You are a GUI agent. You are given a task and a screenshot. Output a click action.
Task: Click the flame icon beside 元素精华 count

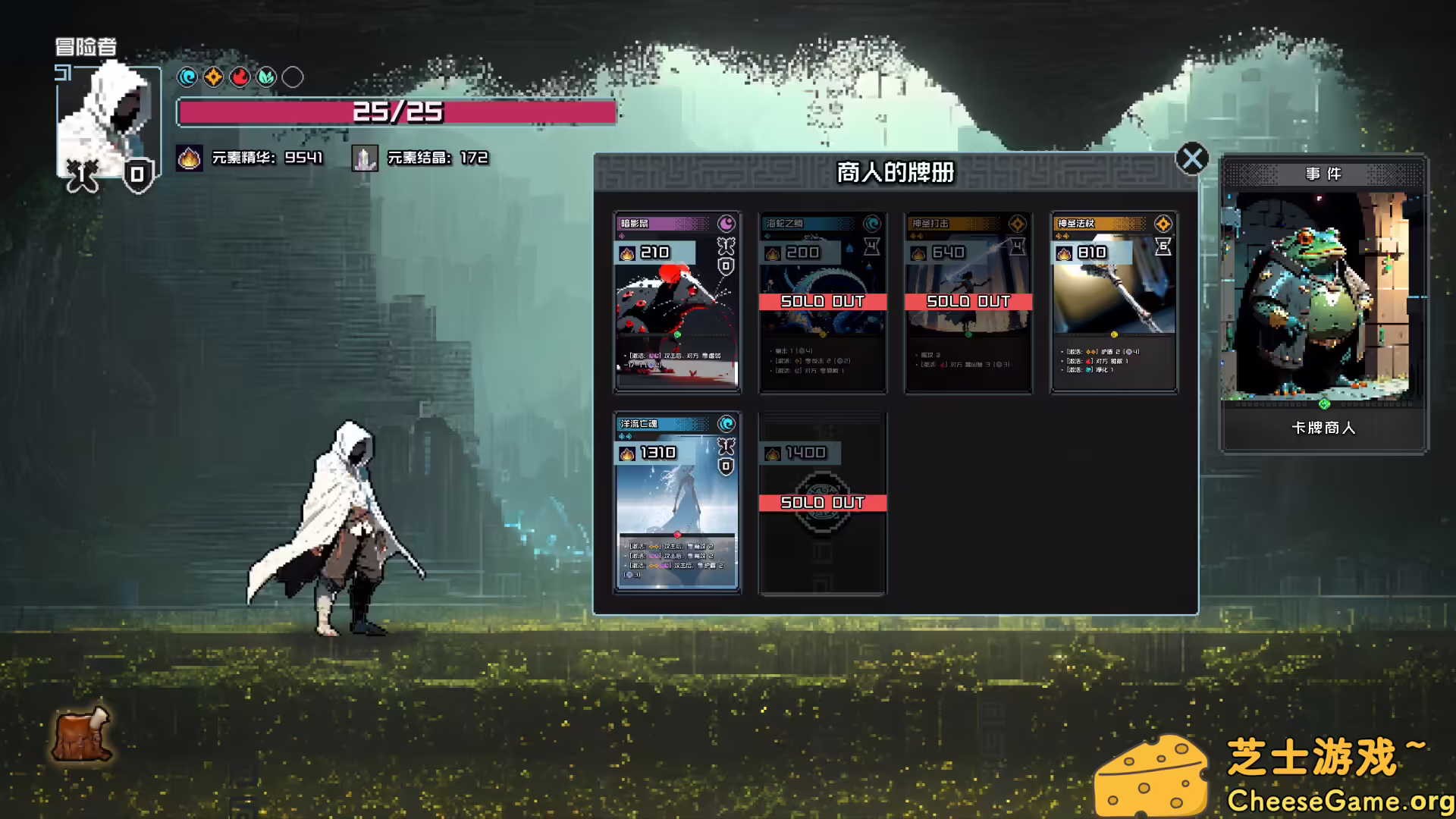coord(189,159)
